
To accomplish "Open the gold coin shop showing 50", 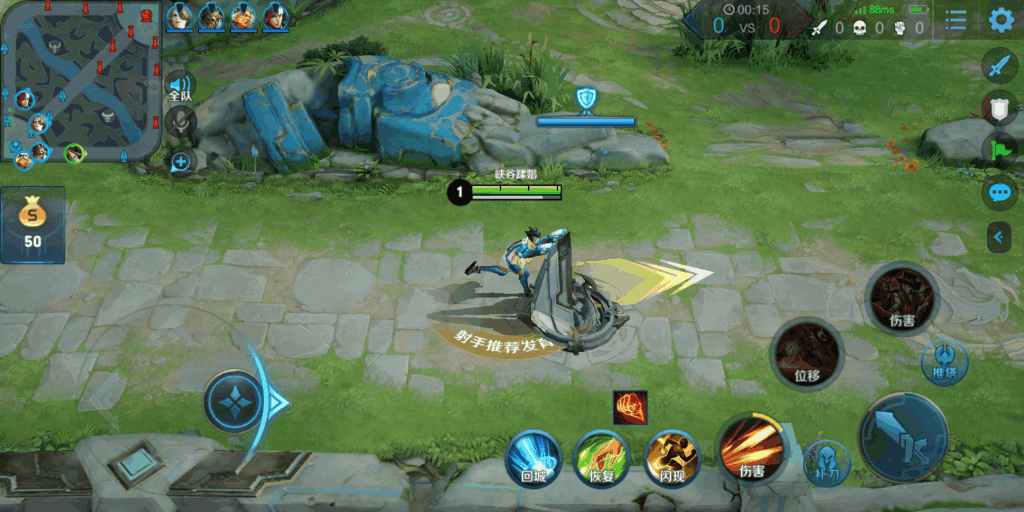I will click(x=33, y=224).
